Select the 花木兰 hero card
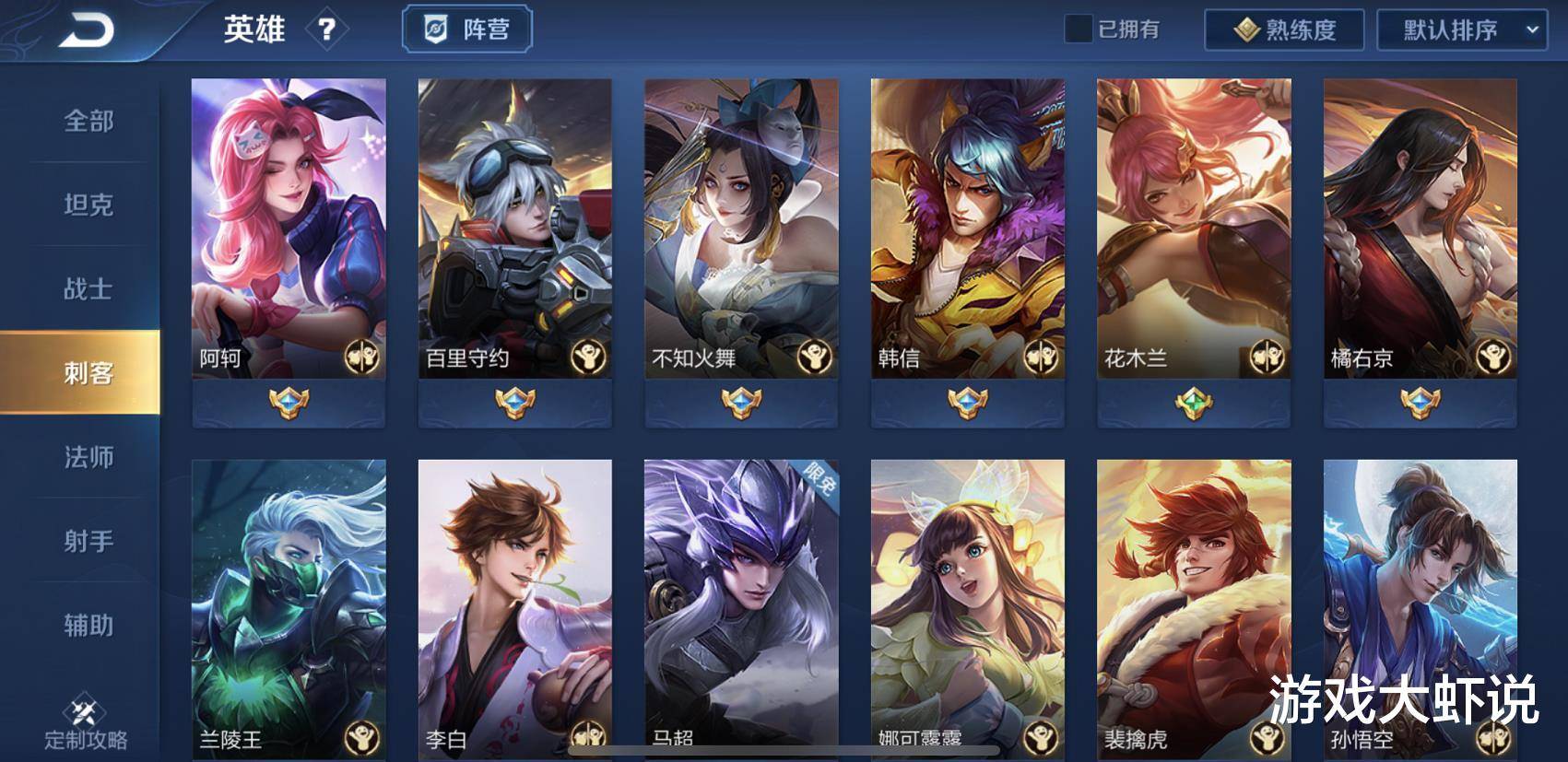This screenshot has height=762, width=1568. [x=1194, y=229]
